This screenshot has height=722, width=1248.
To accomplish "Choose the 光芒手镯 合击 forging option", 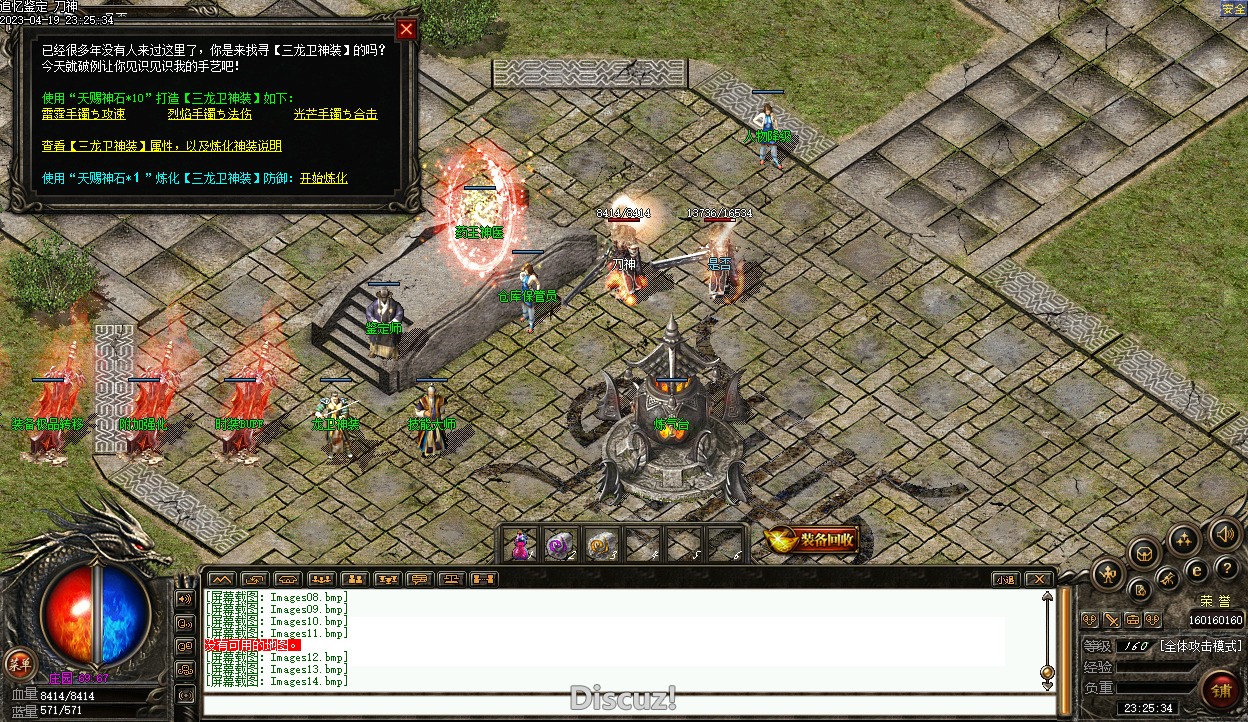I will [x=335, y=114].
